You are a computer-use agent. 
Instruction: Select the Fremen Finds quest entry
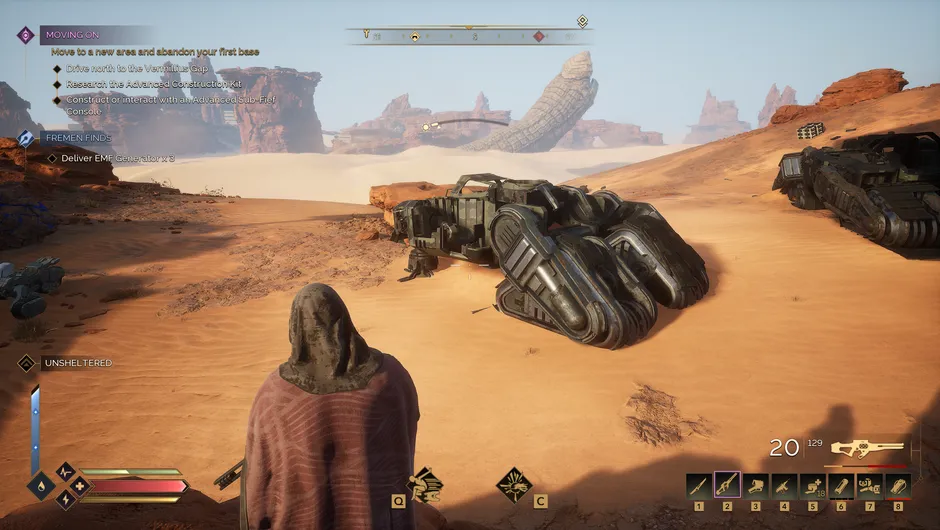tap(27, 138)
